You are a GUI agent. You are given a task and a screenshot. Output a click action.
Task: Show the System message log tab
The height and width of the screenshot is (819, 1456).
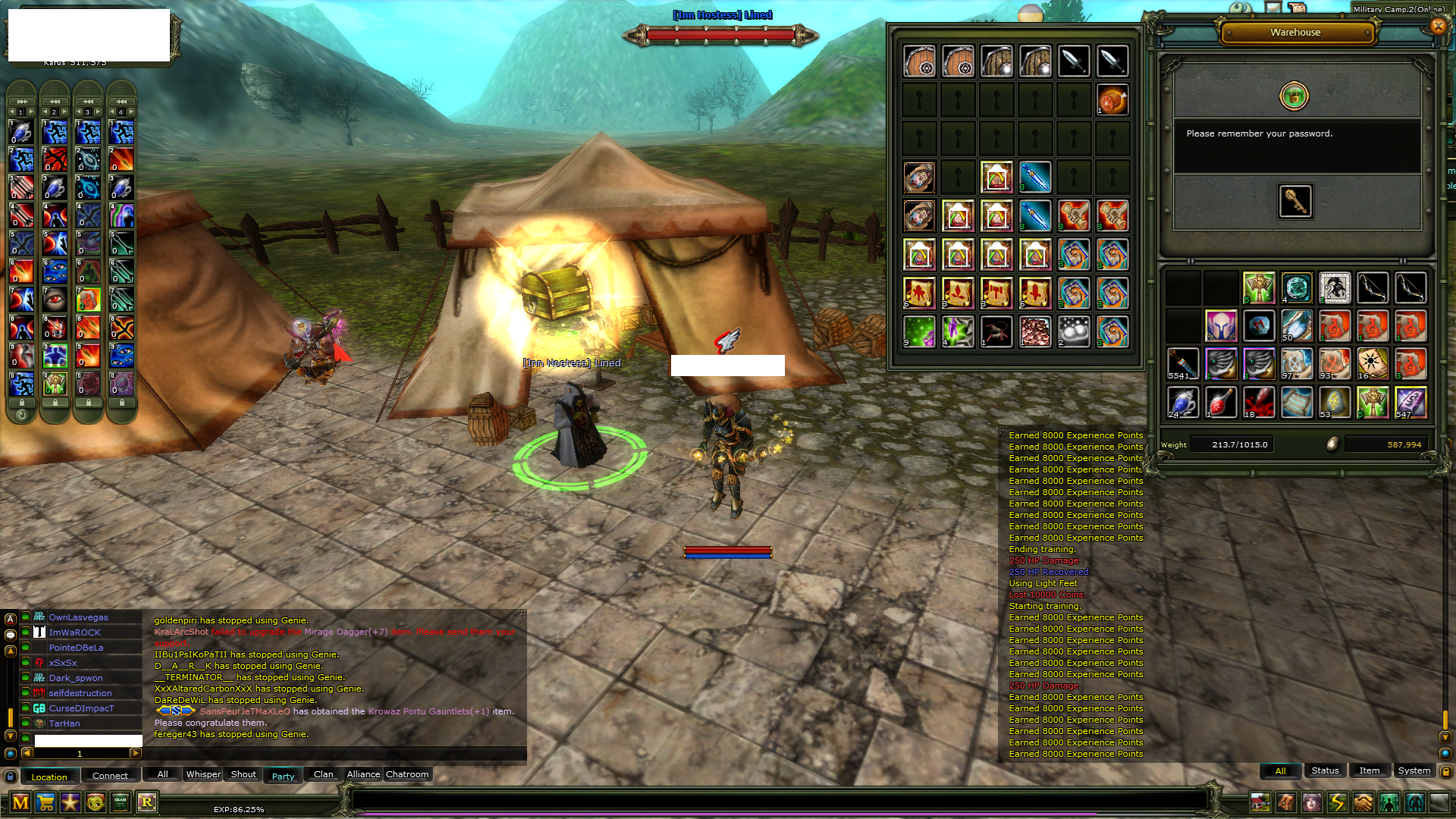tap(1414, 770)
